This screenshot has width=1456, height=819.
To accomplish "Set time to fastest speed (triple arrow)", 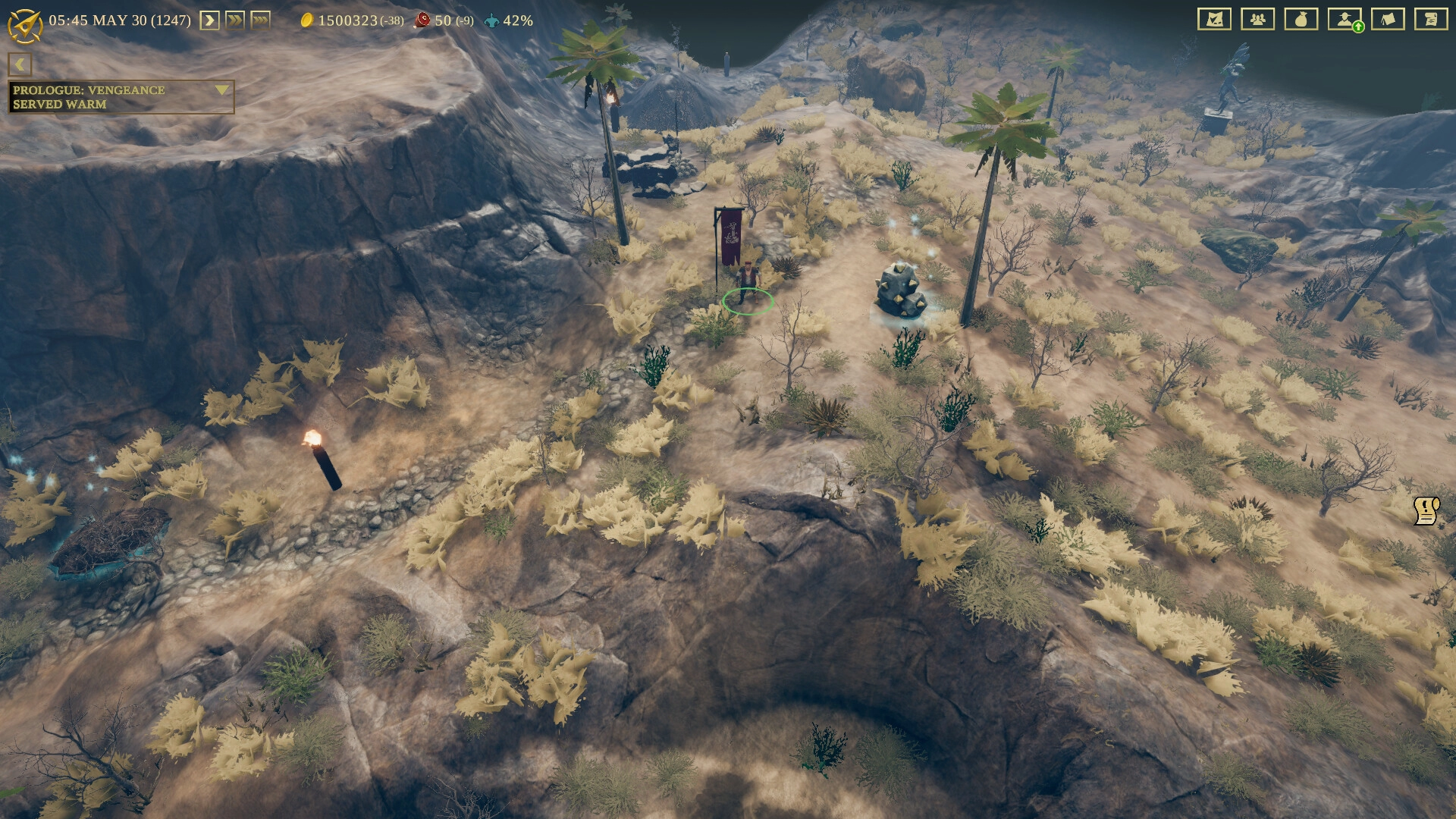I will point(260,20).
